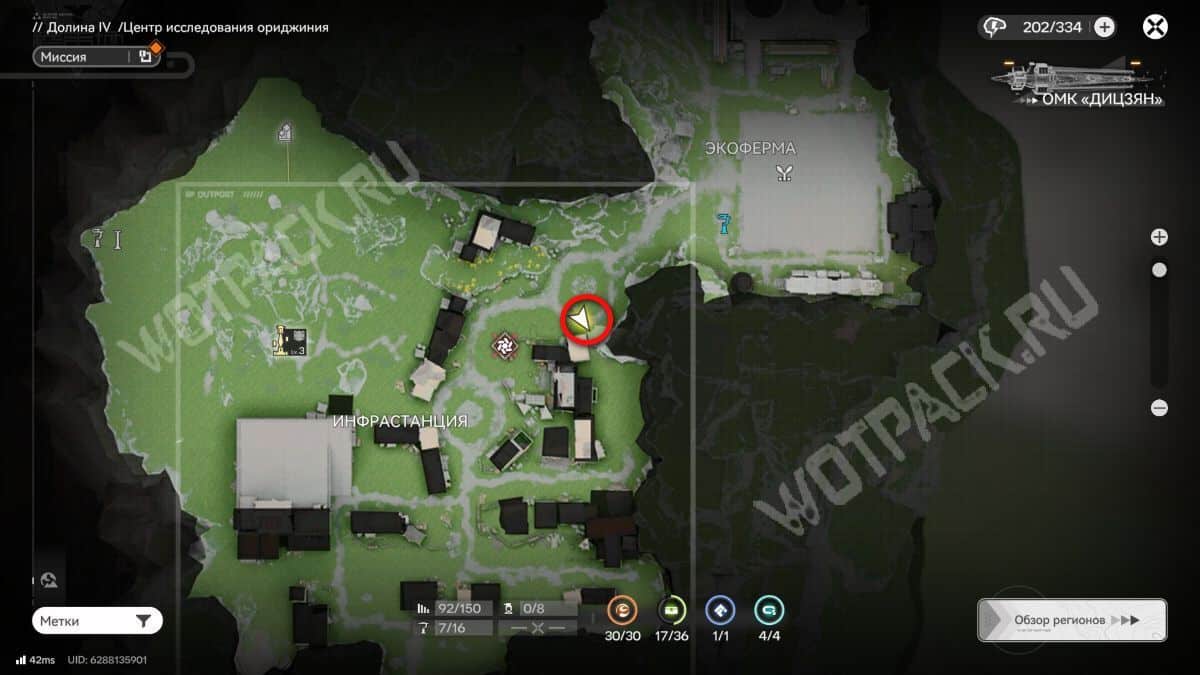This screenshot has width=1200, height=675.
Task: Select the Экоферма scissors marker
Action: [783, 174]
